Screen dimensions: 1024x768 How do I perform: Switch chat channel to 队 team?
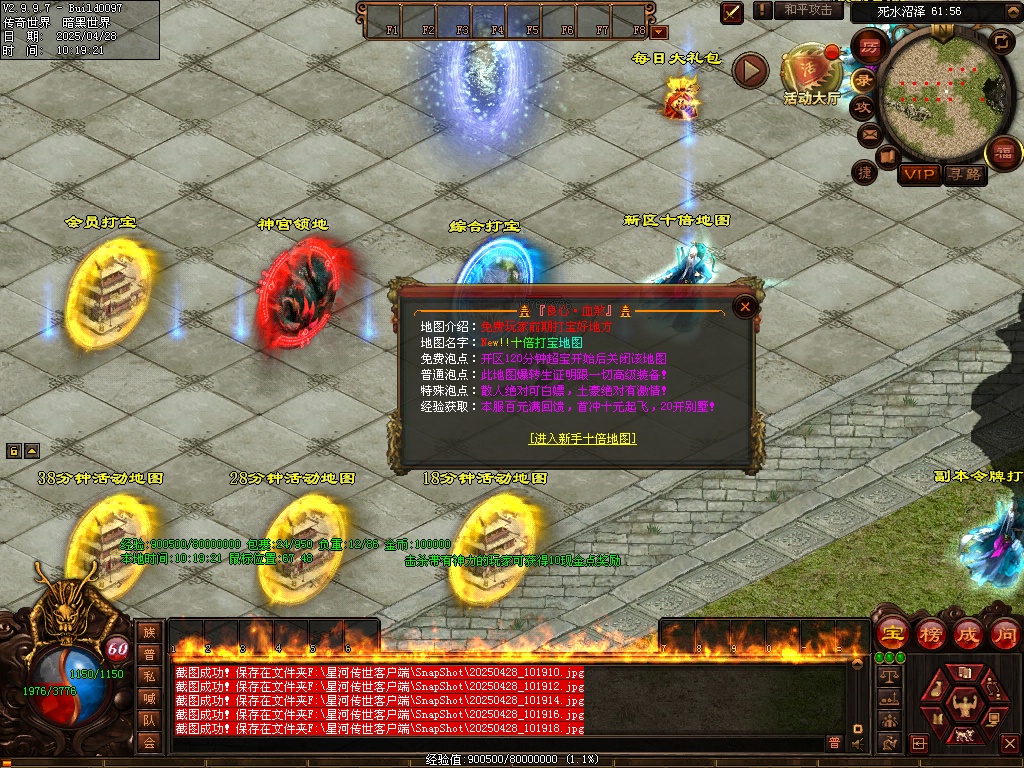pyautogui.click(x=149, y=720)
